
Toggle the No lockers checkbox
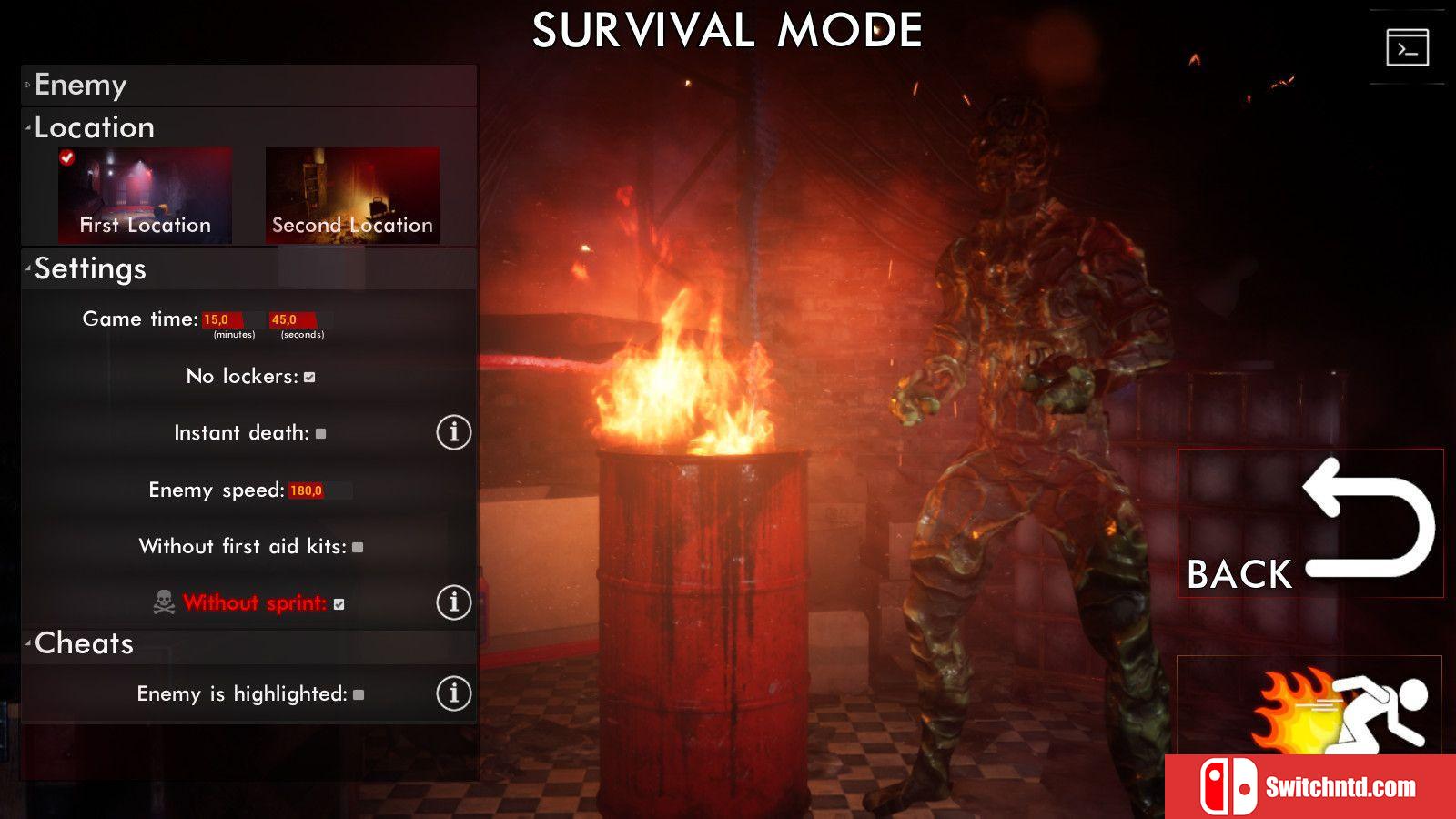(x=309, y=378)
